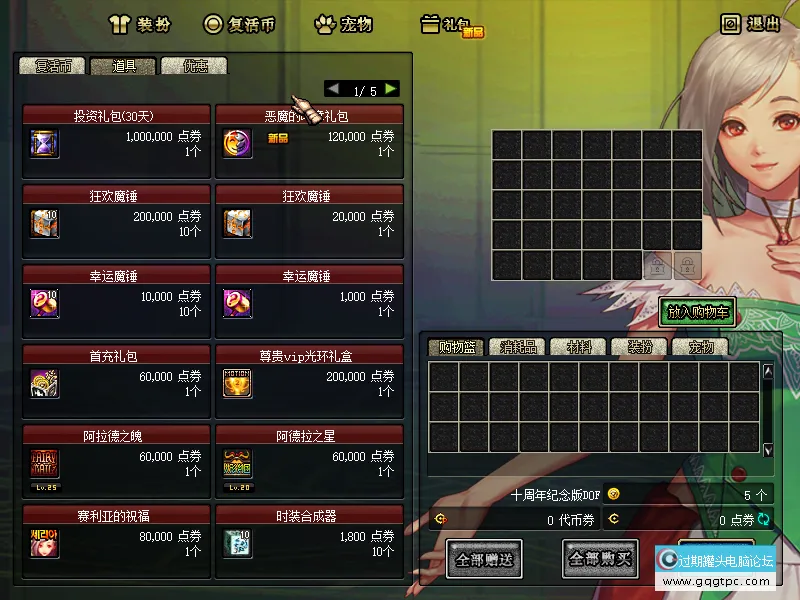Open the 宠物 pet shop menu
The height and width of the screenshot is (600, 800).
point(343,24)
